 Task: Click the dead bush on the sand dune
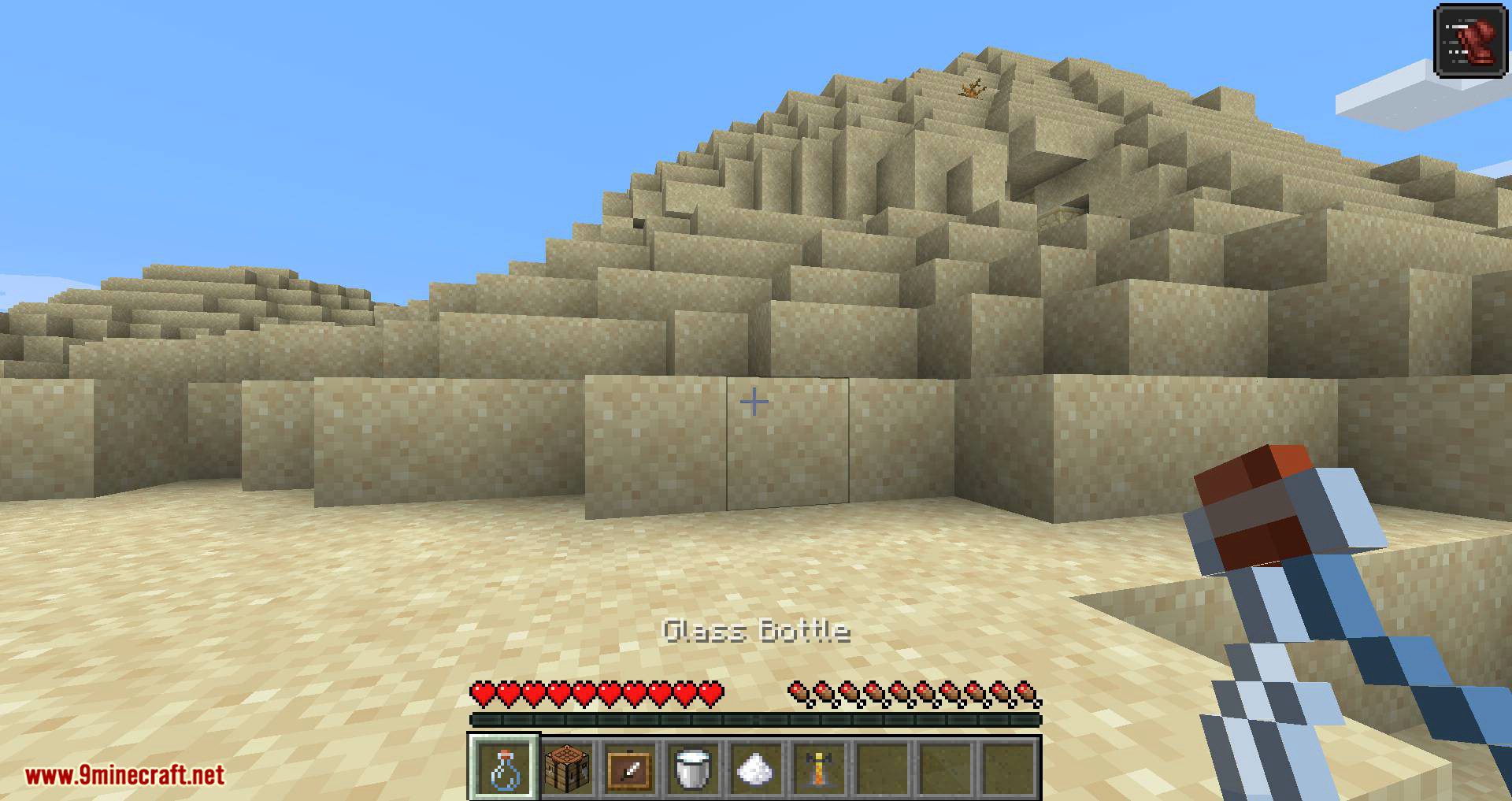tap(971, 90)
